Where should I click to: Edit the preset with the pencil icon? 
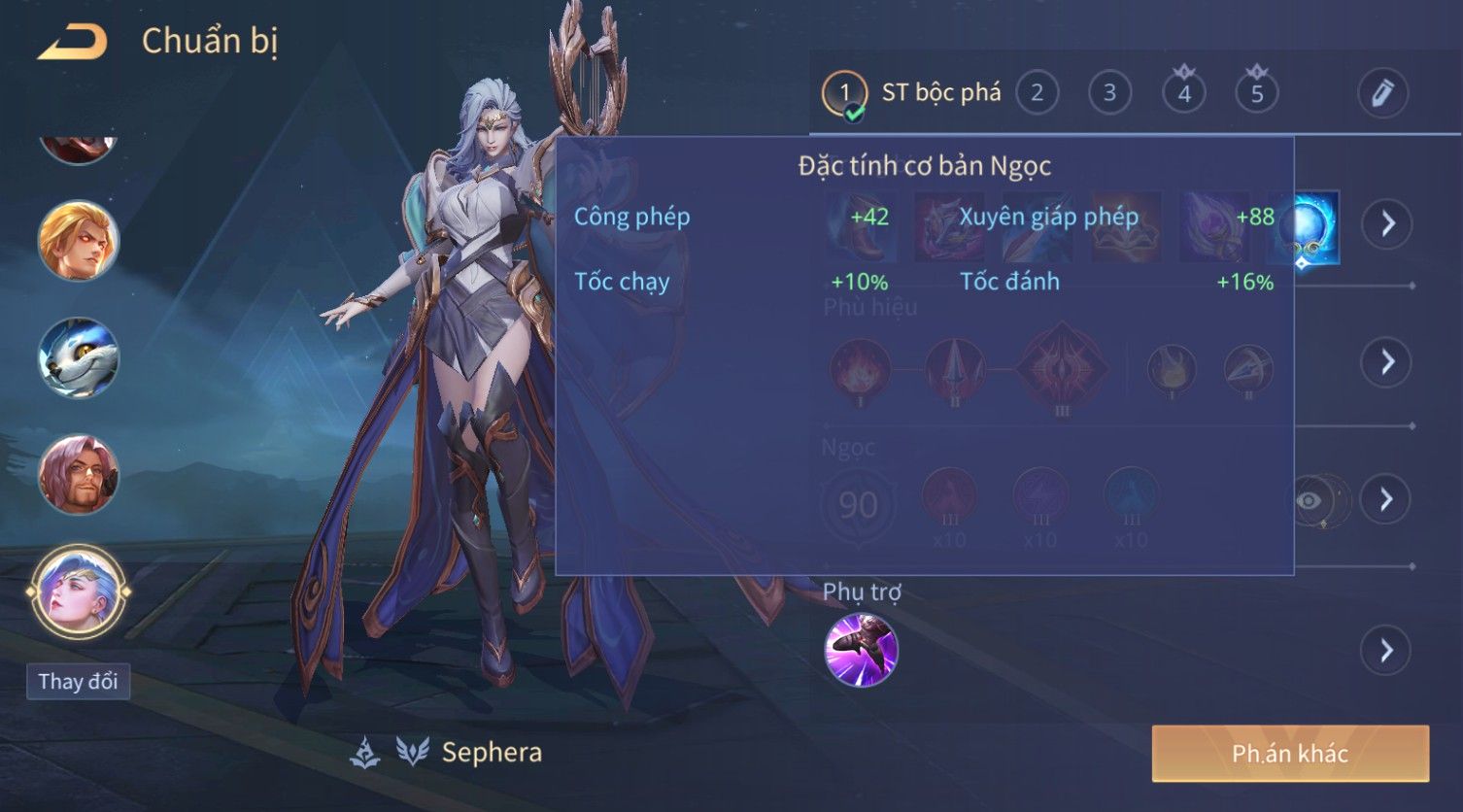coord(1381,93)
